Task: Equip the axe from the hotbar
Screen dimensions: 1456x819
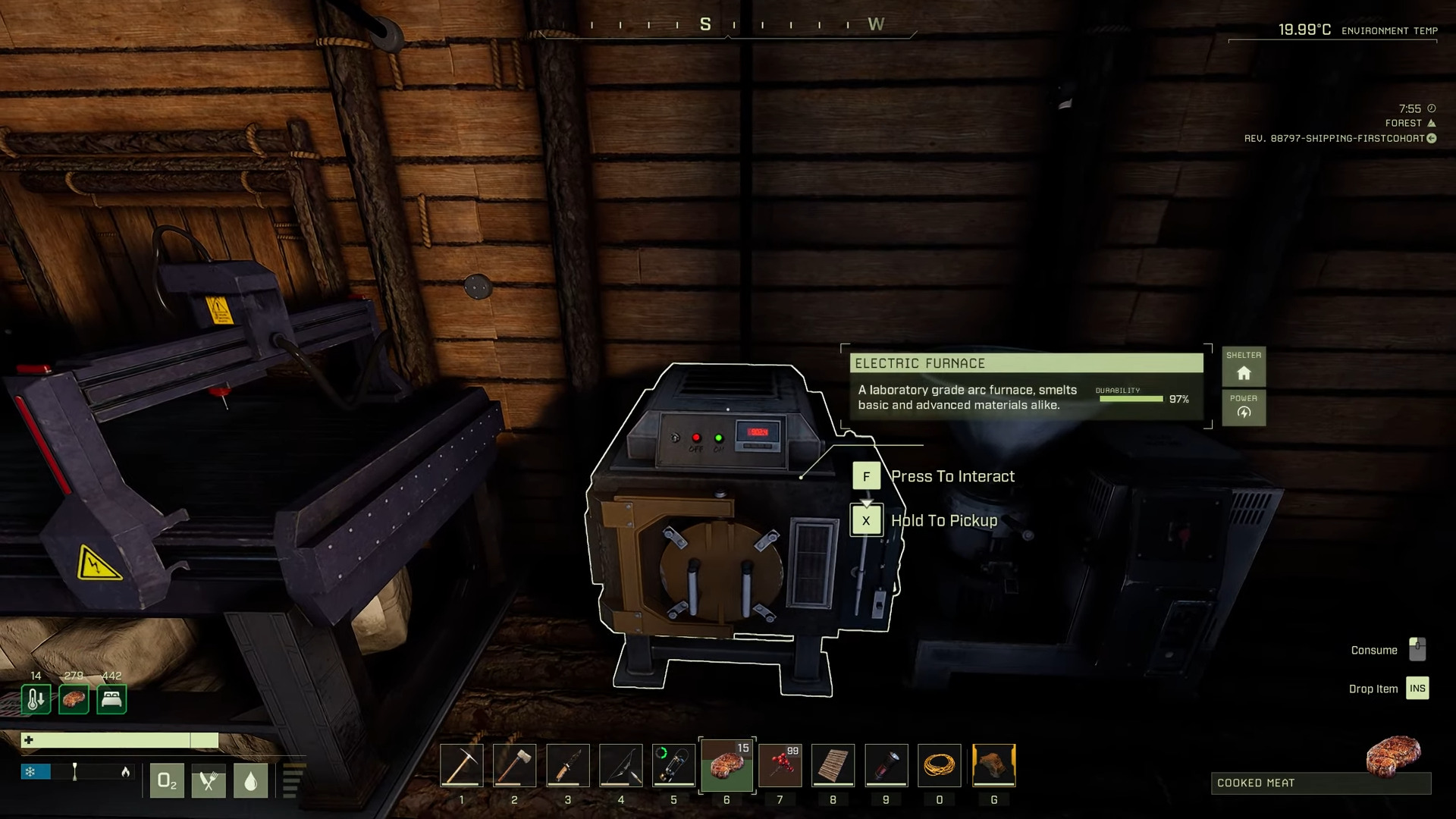Action: pyautogui.click(x=514, y=765)
